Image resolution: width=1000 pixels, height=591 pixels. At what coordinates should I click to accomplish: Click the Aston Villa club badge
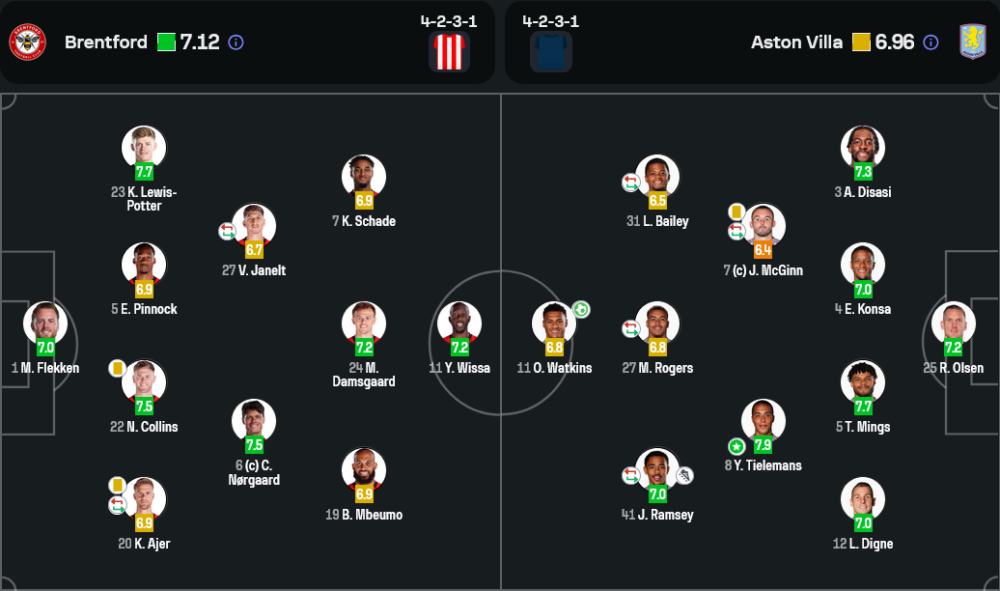click(x=972, y=42)
